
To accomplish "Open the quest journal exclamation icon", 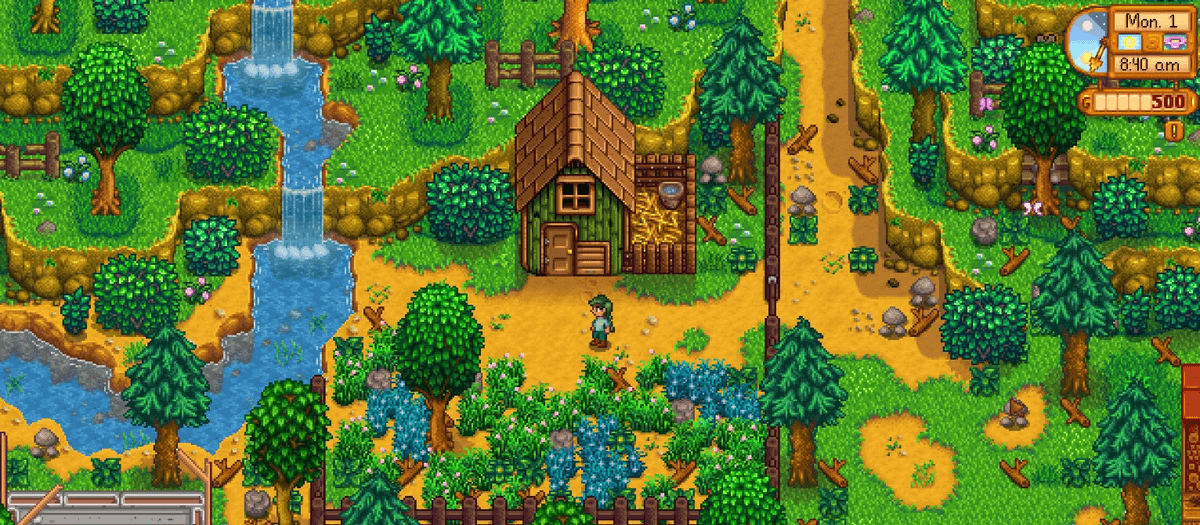I will pos(1173,131).
